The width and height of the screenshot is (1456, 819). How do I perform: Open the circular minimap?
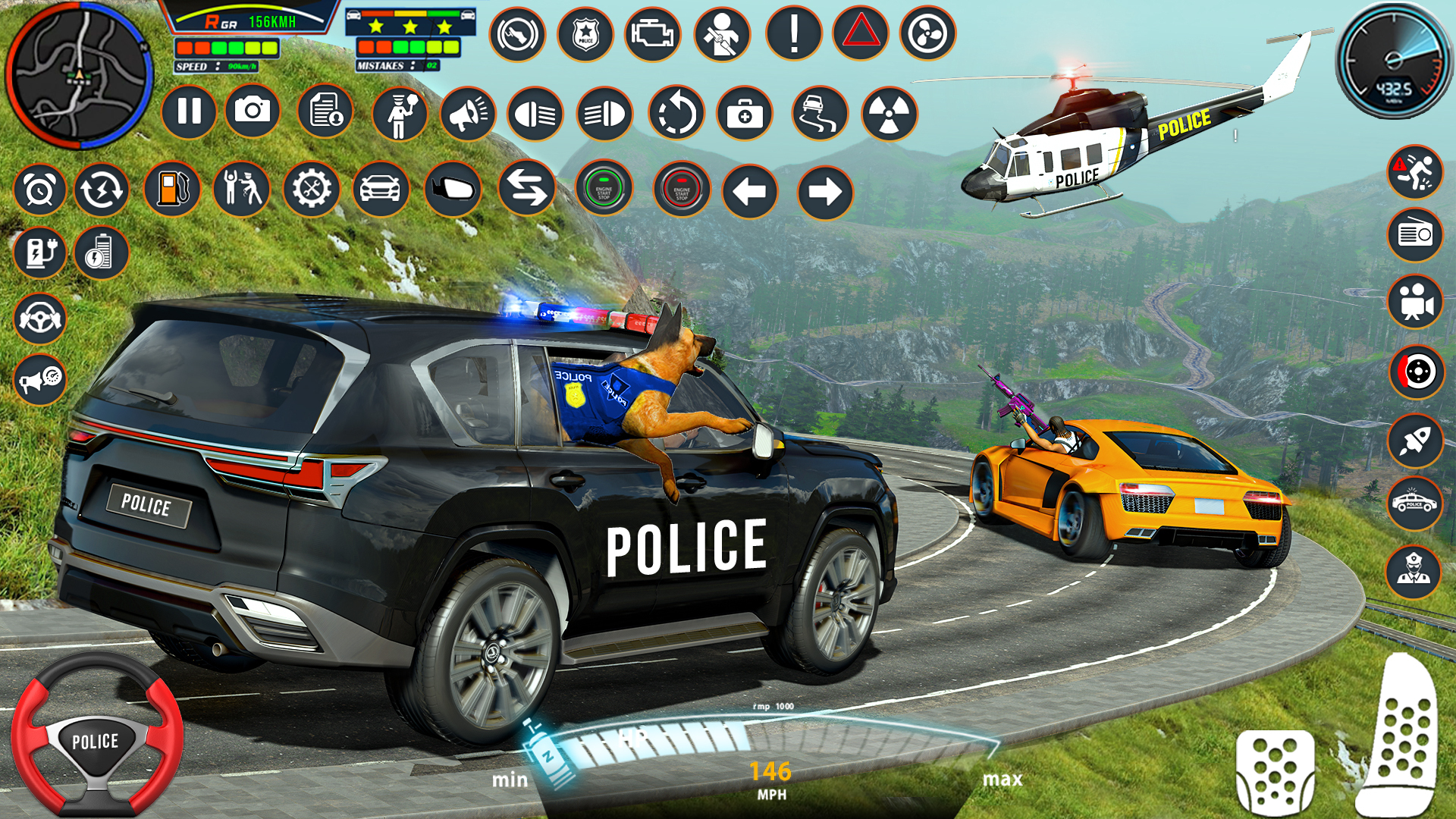pos(79,75)
